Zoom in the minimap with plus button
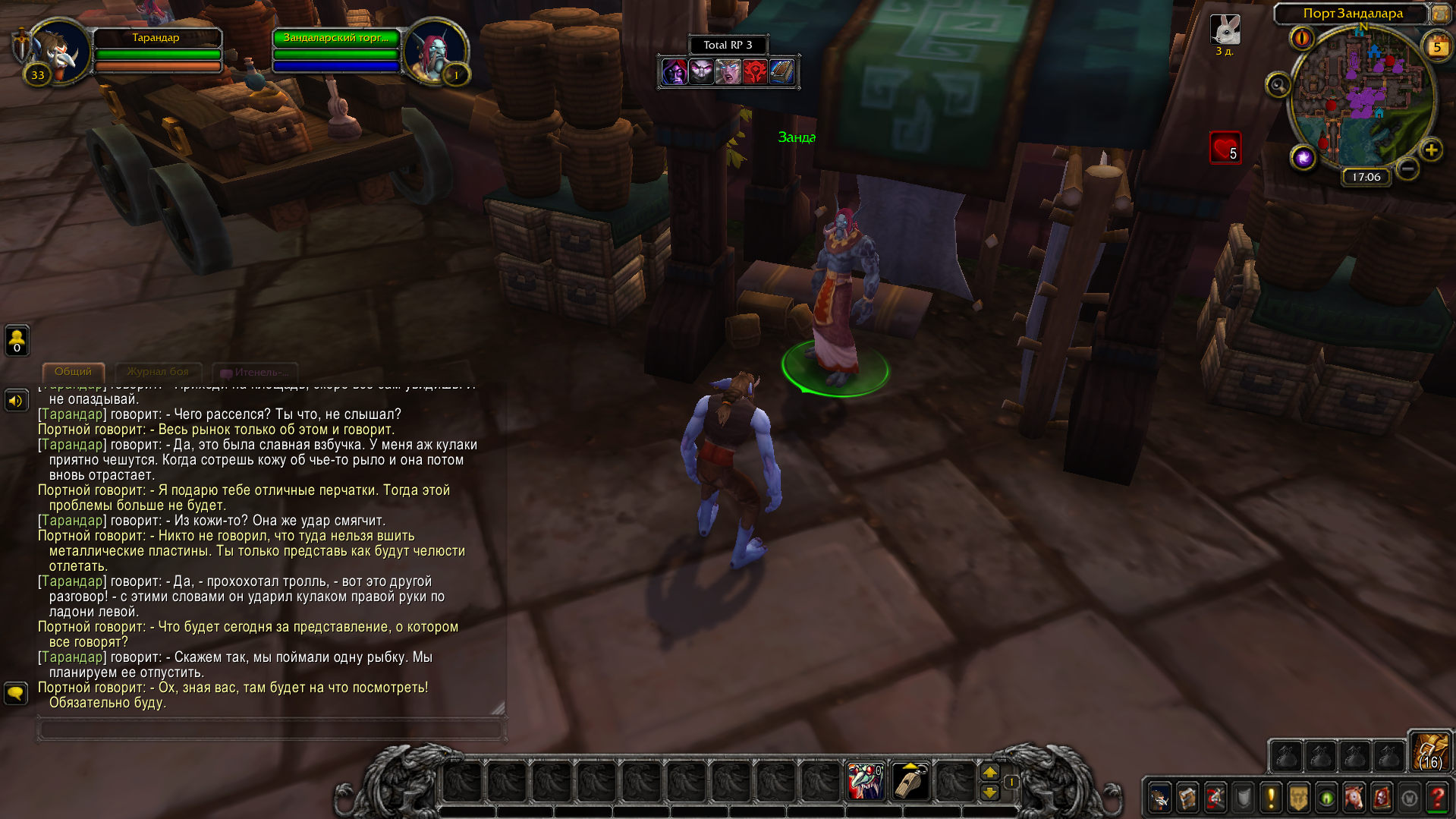 (1431, 150)
